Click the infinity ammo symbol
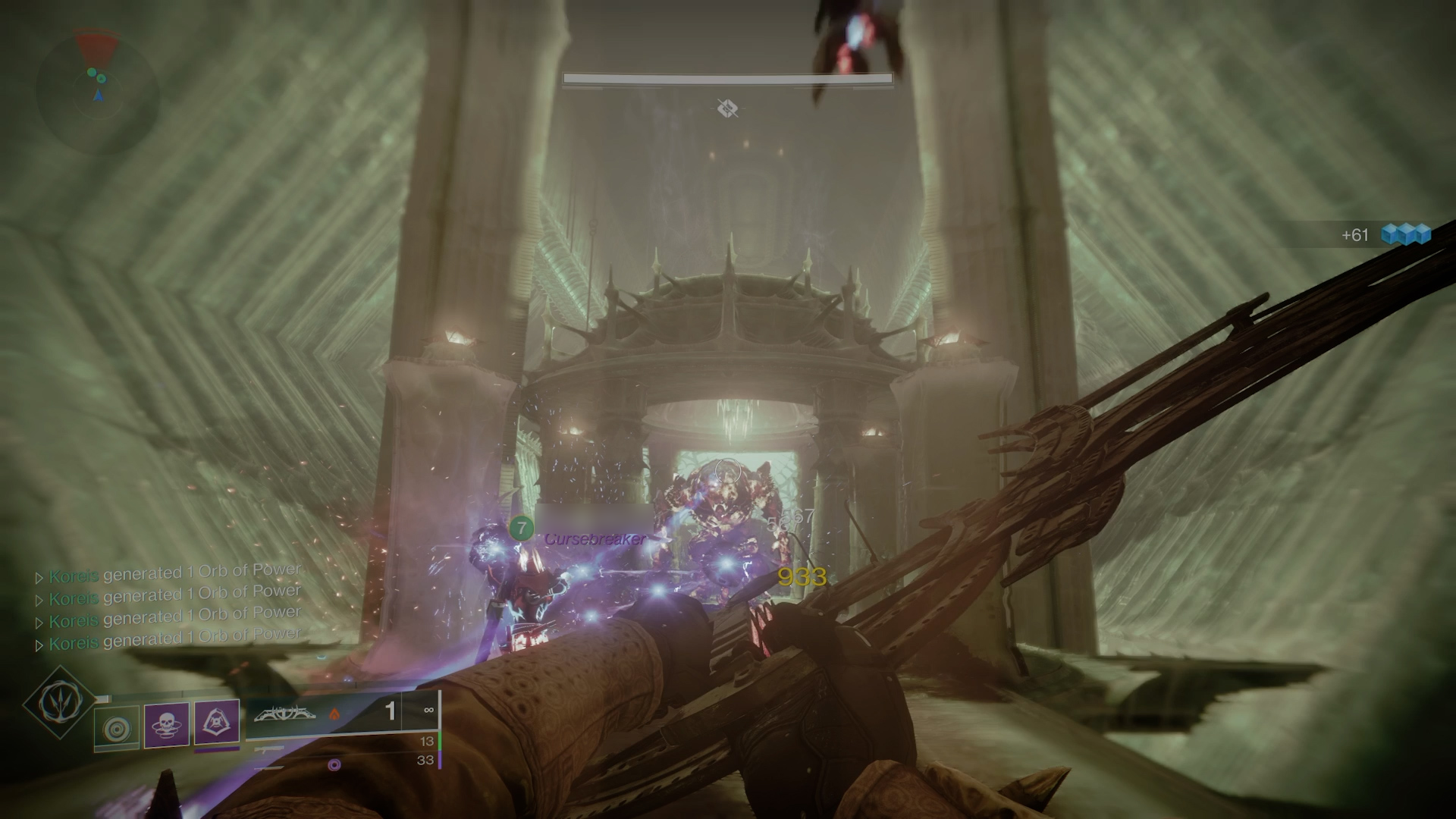The width and height of the screenshot is (1456, 819). (429, 710)
